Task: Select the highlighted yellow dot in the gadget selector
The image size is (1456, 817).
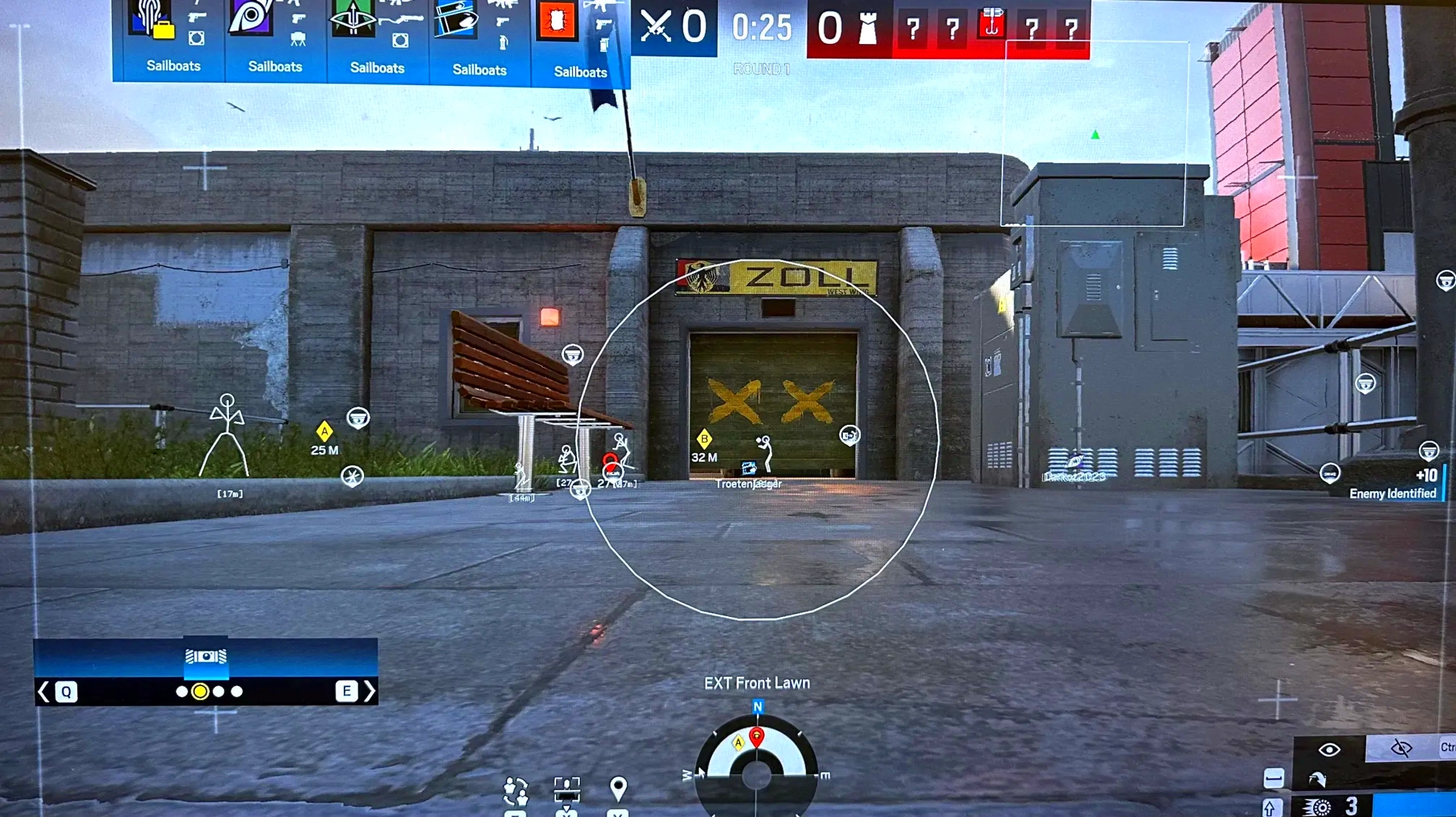Action: coord(199,692)
